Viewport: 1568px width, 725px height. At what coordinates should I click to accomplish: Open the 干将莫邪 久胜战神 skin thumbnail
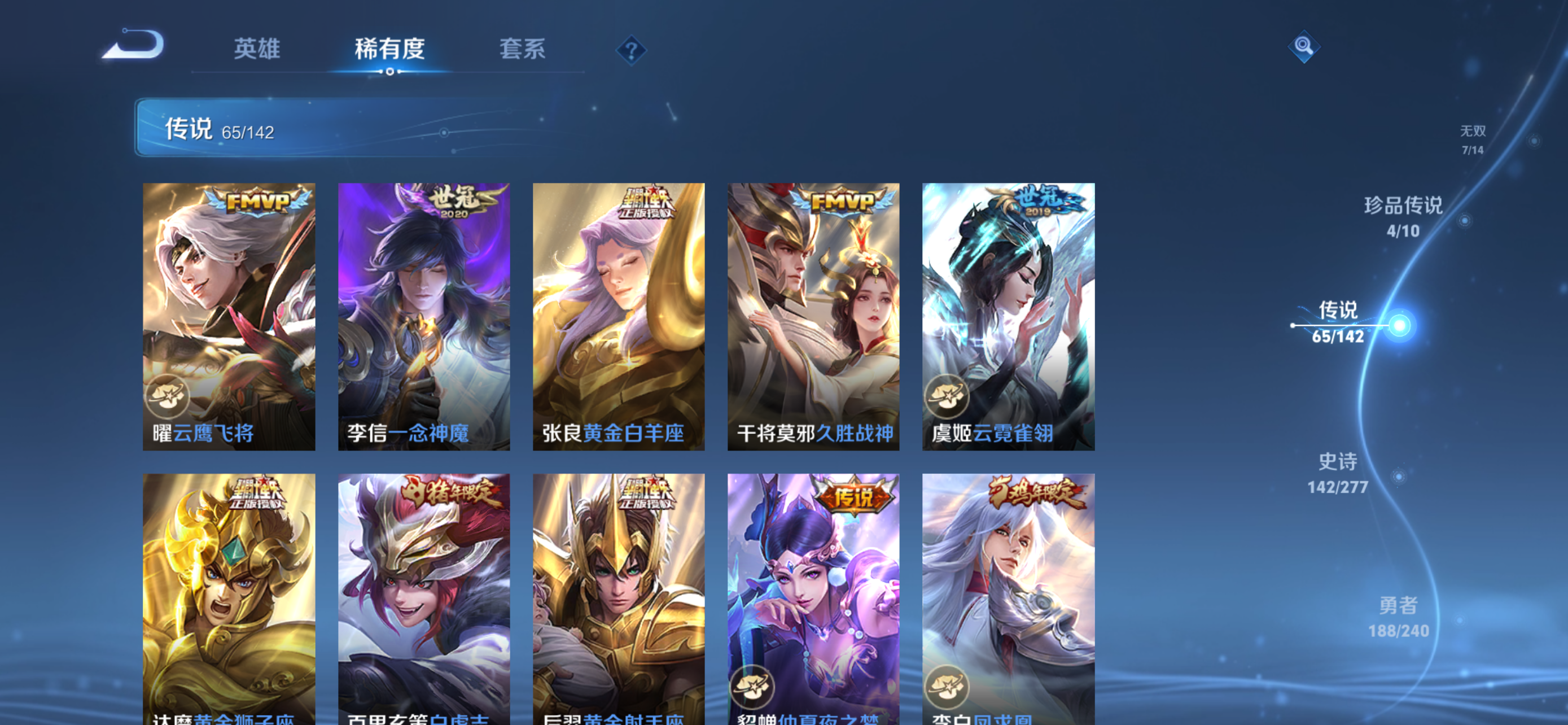(813, 317)
